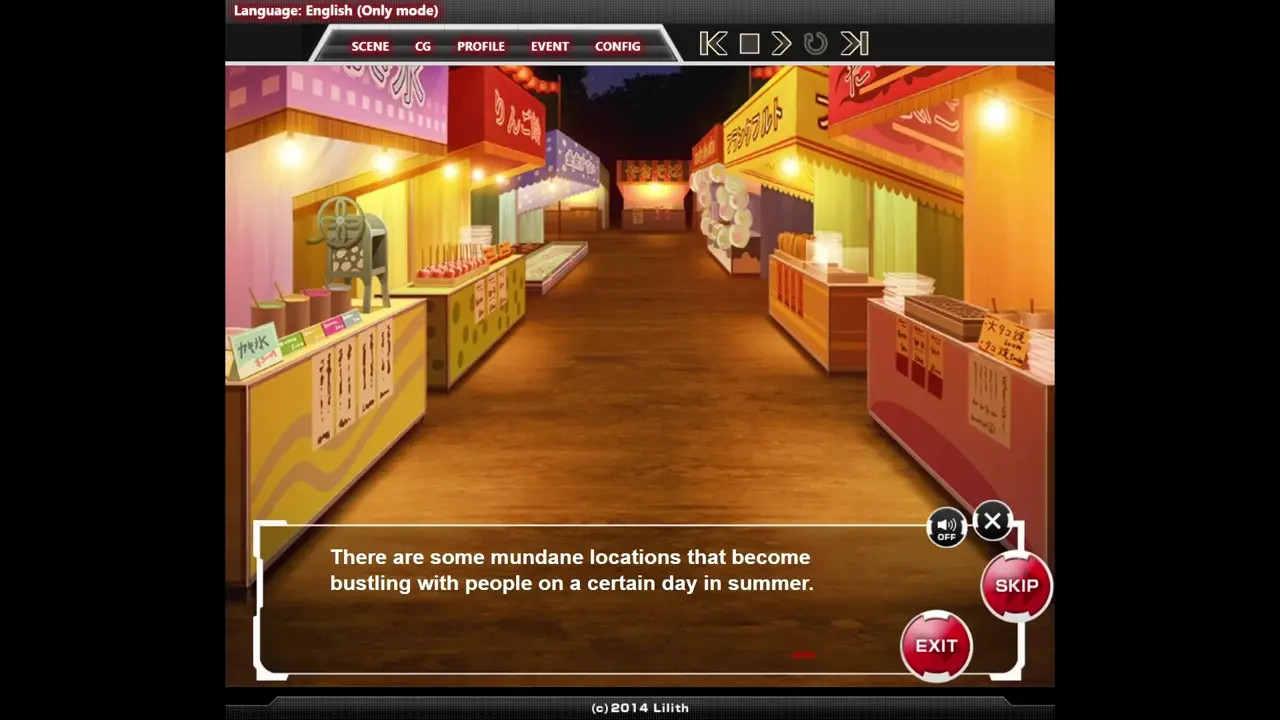Open the CONFIG settings

pyautogui.click(x=618, y=46)
